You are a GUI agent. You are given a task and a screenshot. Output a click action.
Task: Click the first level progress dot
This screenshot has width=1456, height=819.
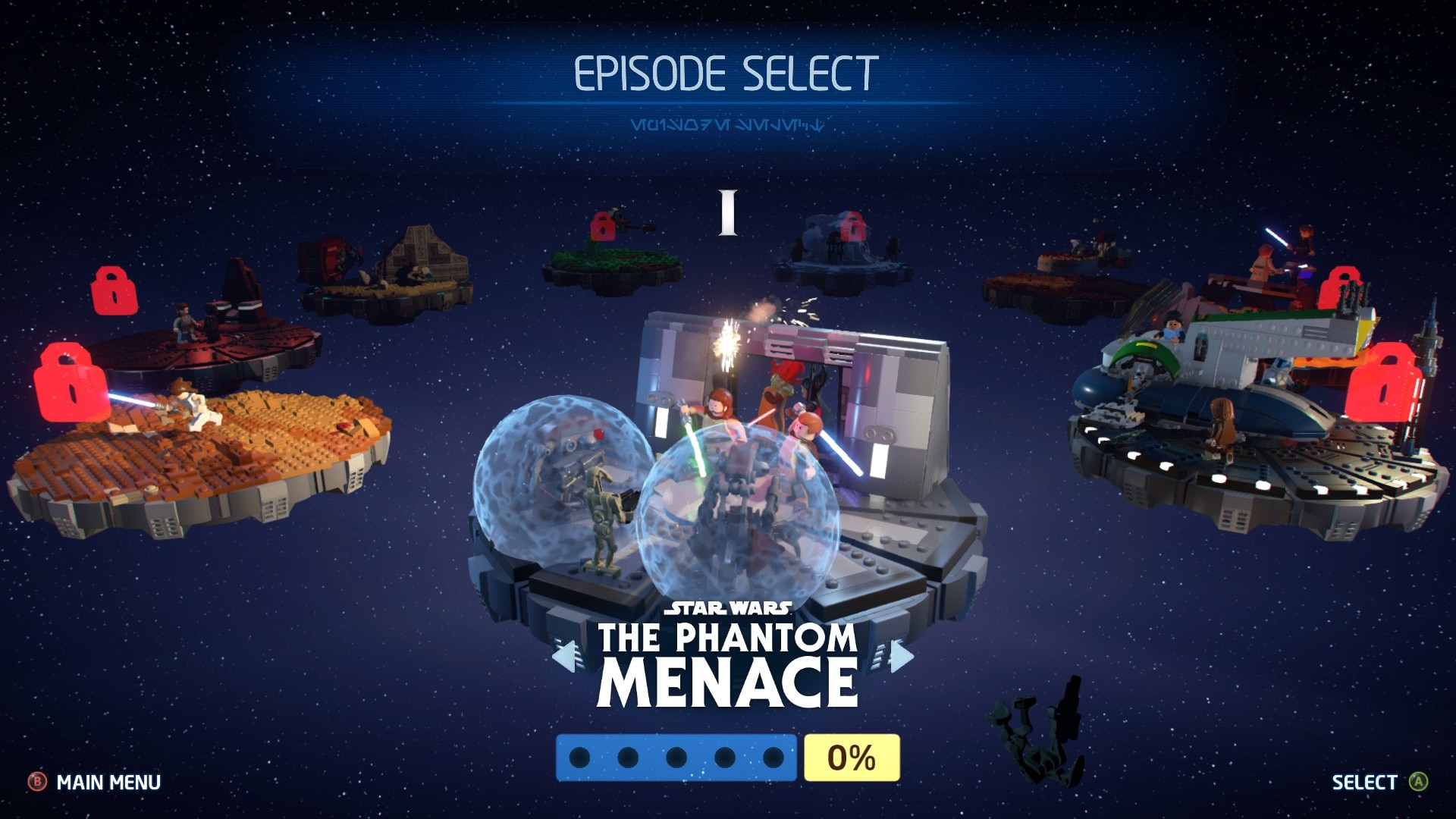point(580,755)
